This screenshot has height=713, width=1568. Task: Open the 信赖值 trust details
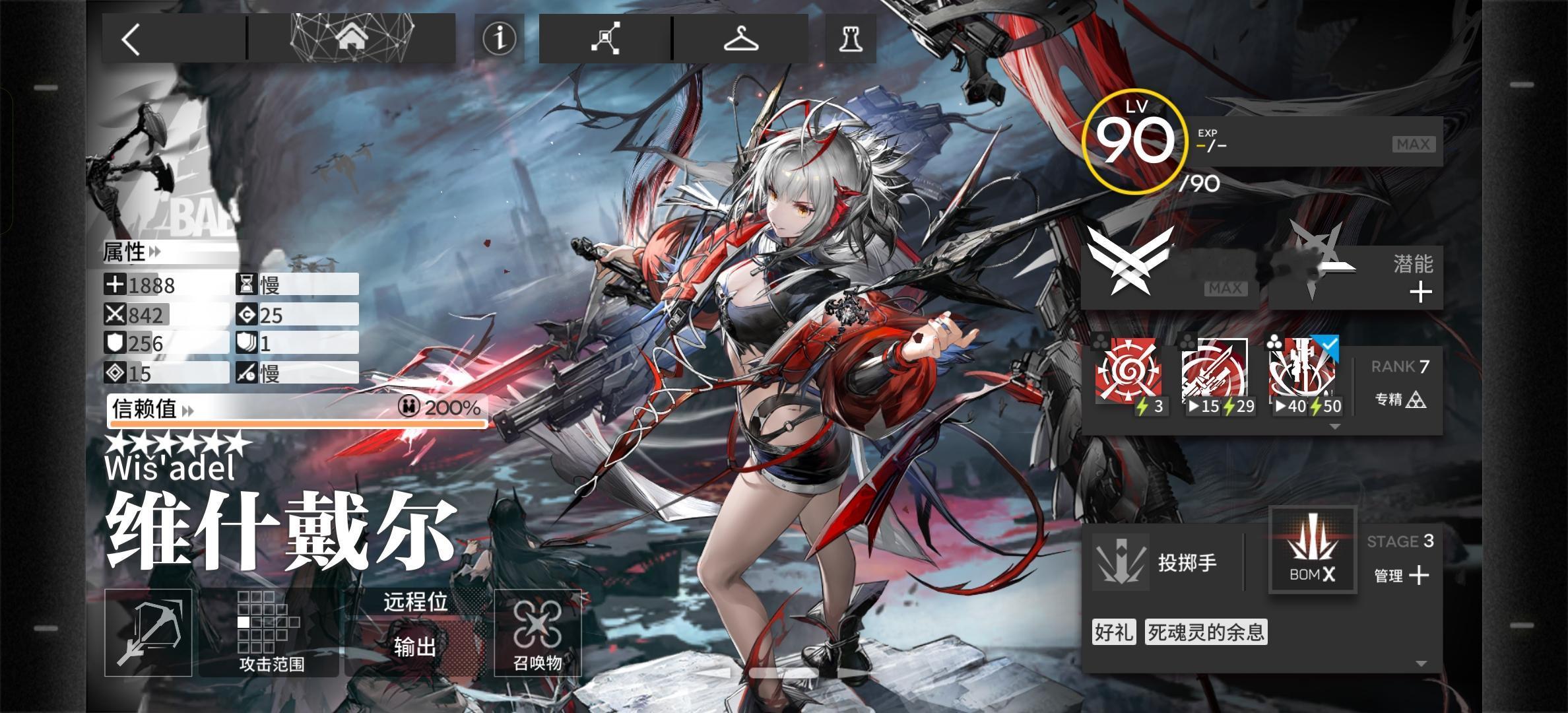(153, 409)
